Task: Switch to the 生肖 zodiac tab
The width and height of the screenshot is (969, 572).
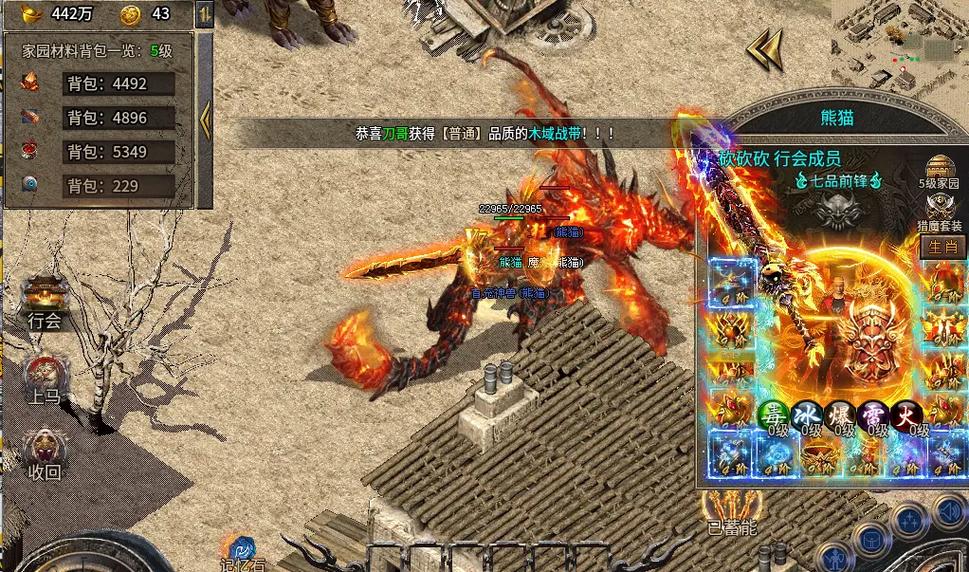Action: [939, 246]
